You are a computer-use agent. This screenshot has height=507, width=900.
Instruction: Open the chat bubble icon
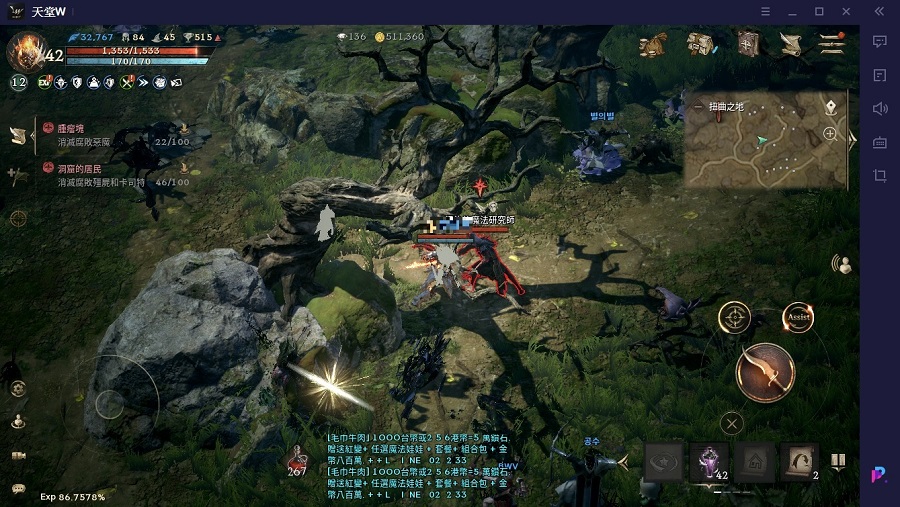(18, 489)
